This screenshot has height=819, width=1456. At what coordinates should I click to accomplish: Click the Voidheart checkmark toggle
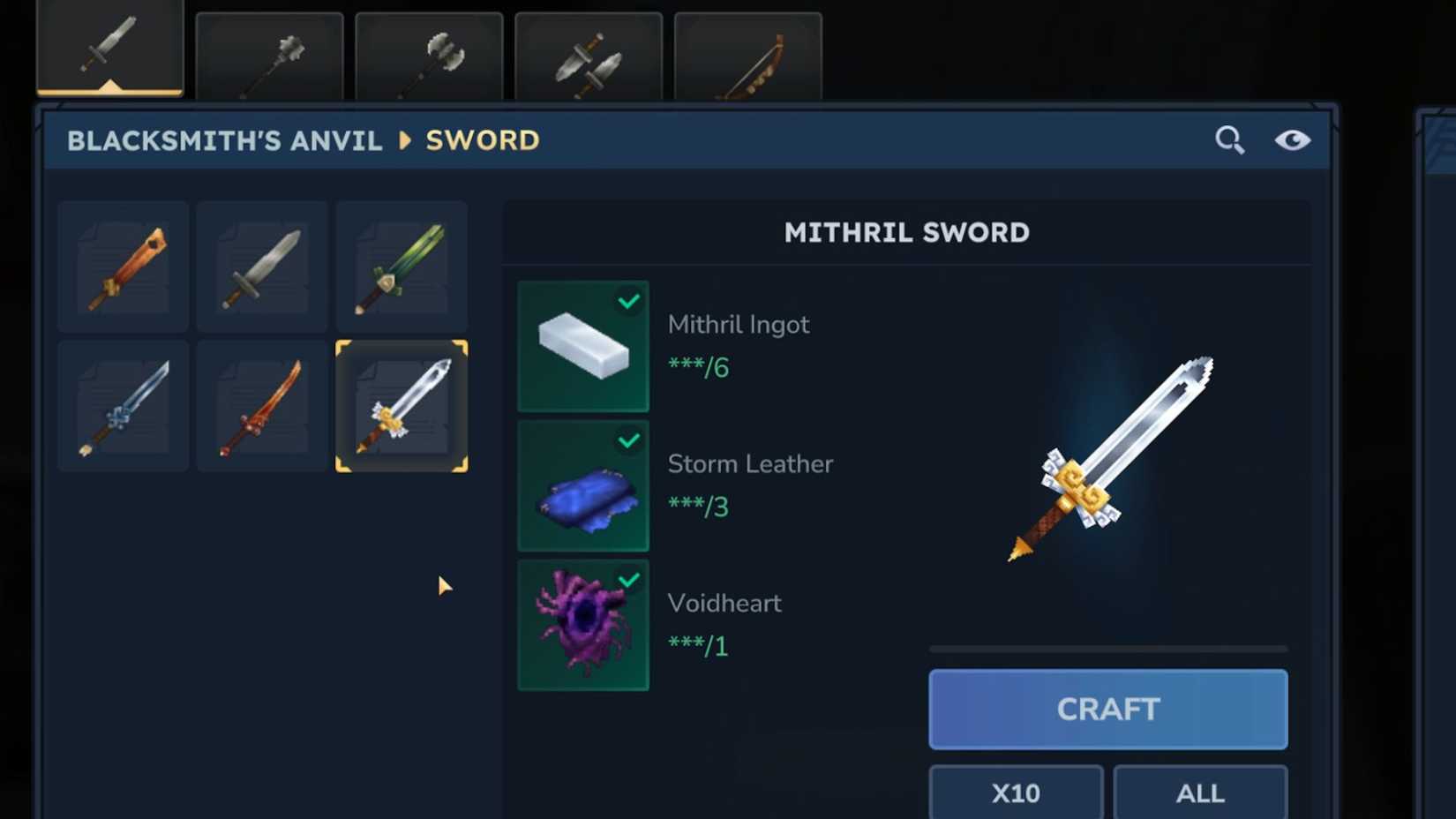[627, 579]
